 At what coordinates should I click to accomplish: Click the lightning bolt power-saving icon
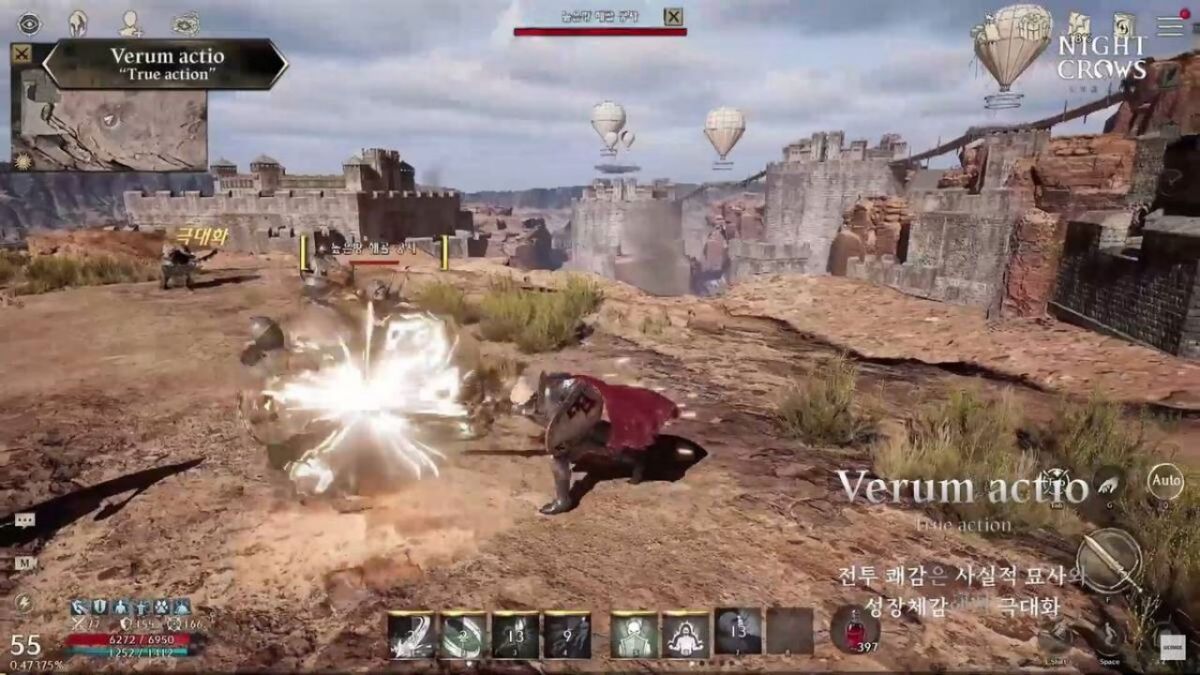[23, 604]
